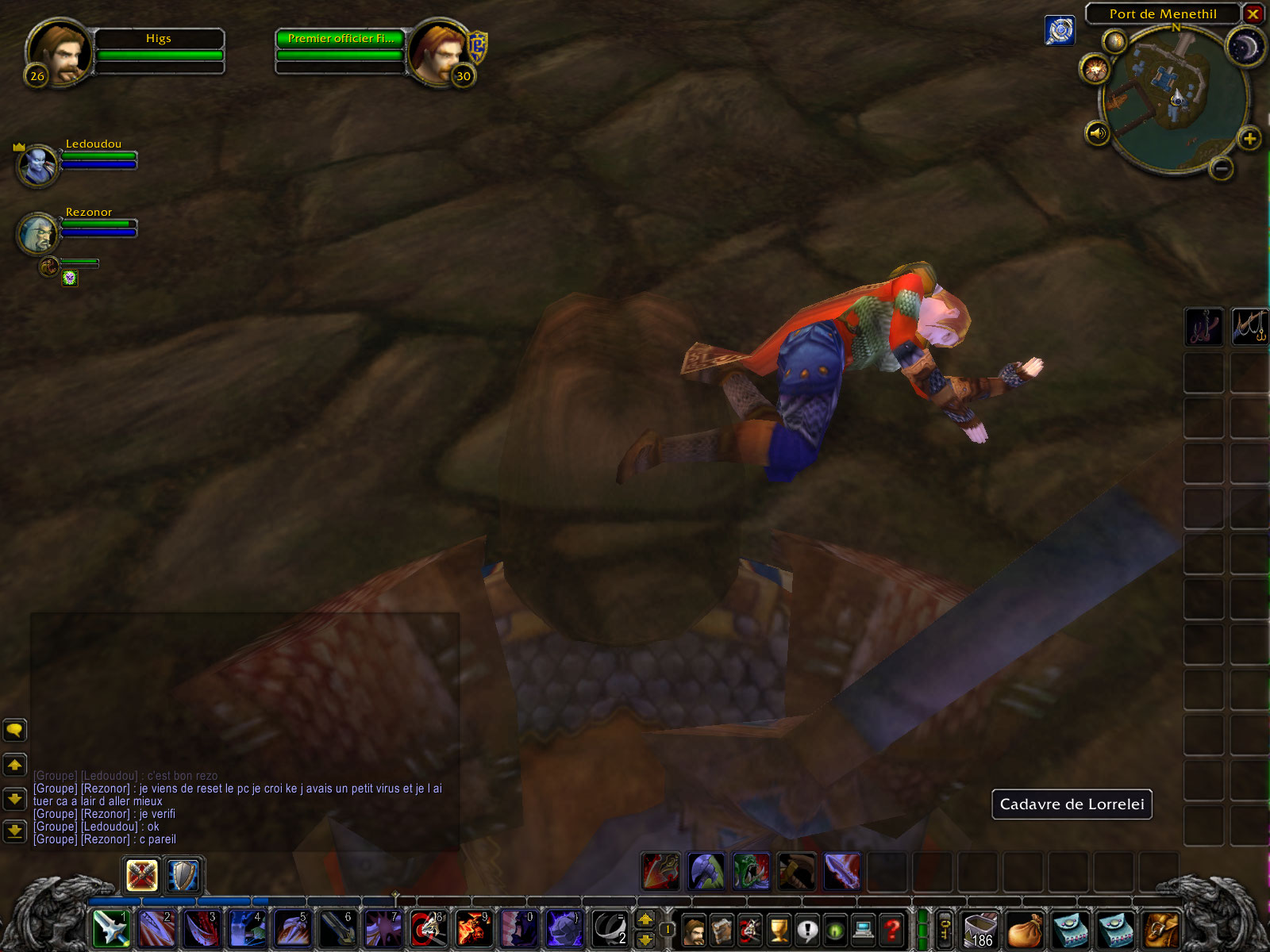
Task: Activate the green roaring orc ability
Action: (x=751, y=871)
